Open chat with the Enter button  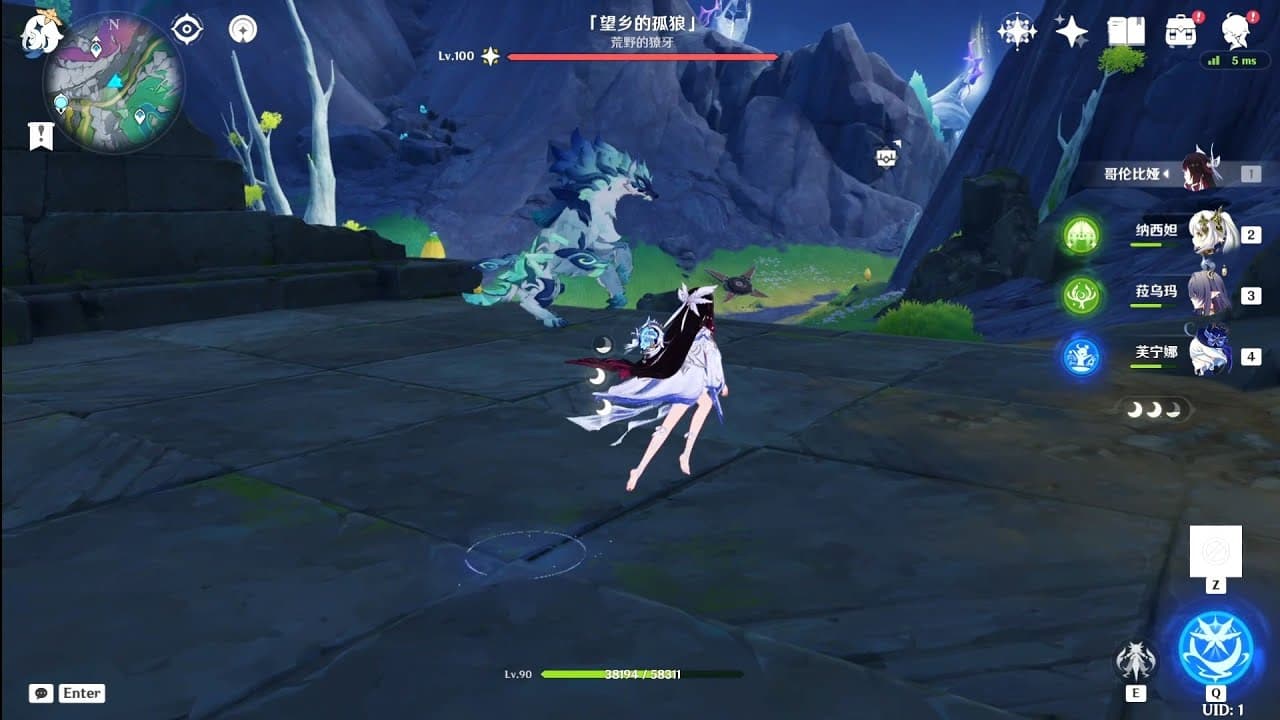point(82,693)
